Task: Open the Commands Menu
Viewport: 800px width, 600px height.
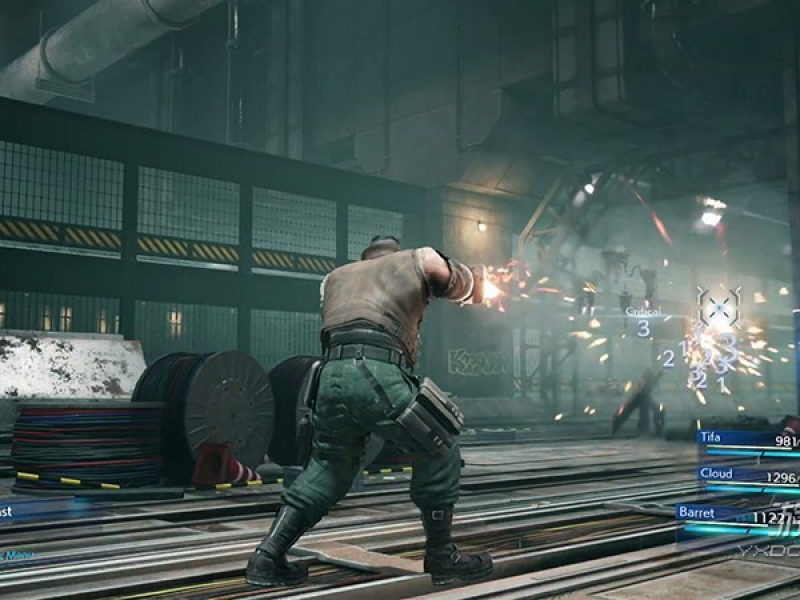Action: click(x=18, y=555)
